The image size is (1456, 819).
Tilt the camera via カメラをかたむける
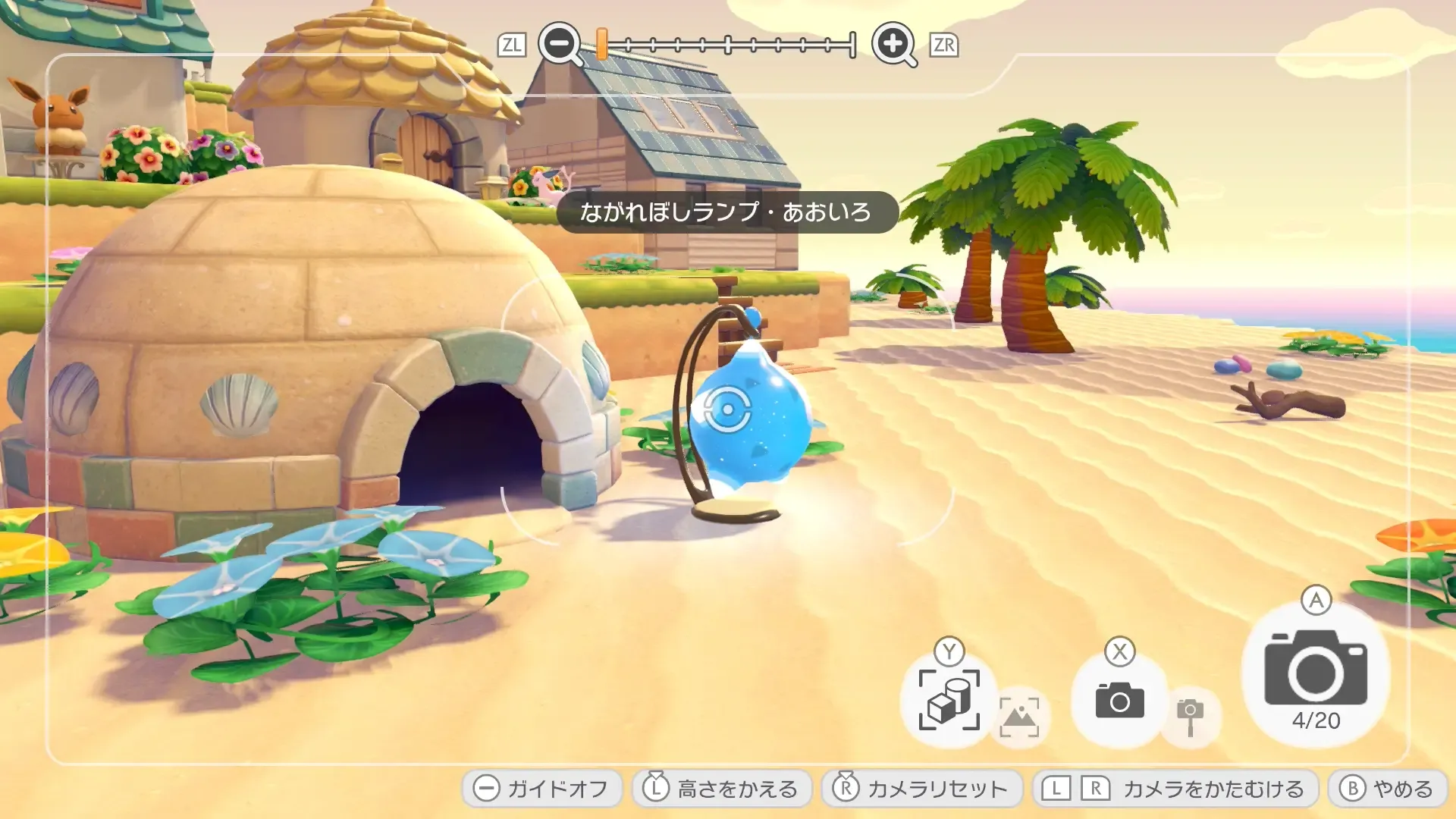tap(1179, 789)
